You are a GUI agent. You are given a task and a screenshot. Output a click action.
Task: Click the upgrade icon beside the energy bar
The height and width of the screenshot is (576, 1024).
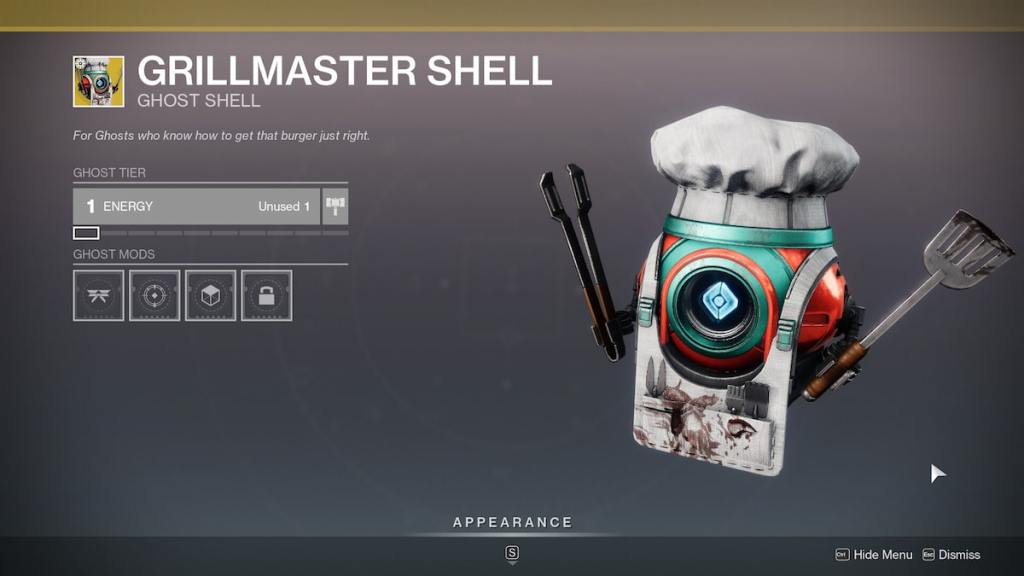335,206
